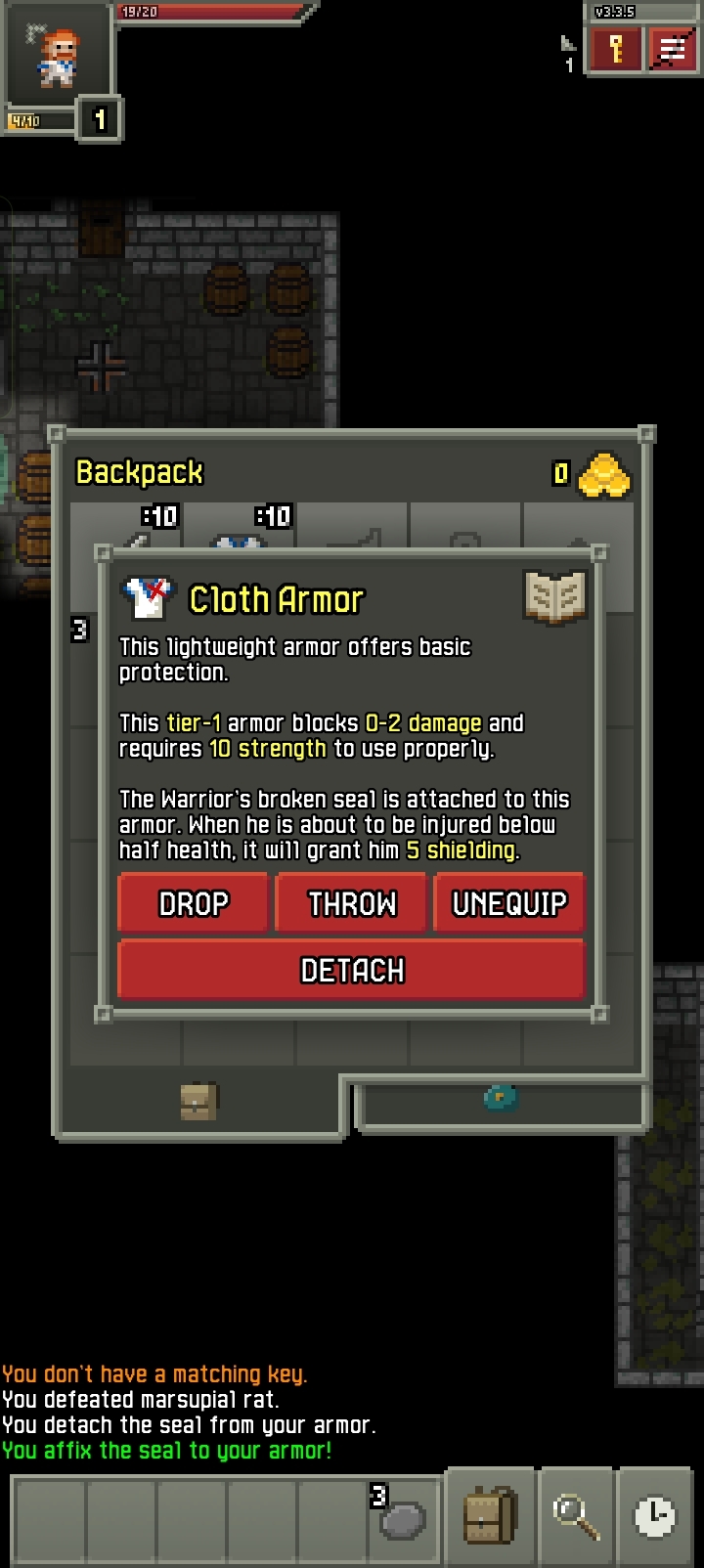This screenshot has width=704, height=1568.
Task: Open the main menu button
Action: coord(671,50)
